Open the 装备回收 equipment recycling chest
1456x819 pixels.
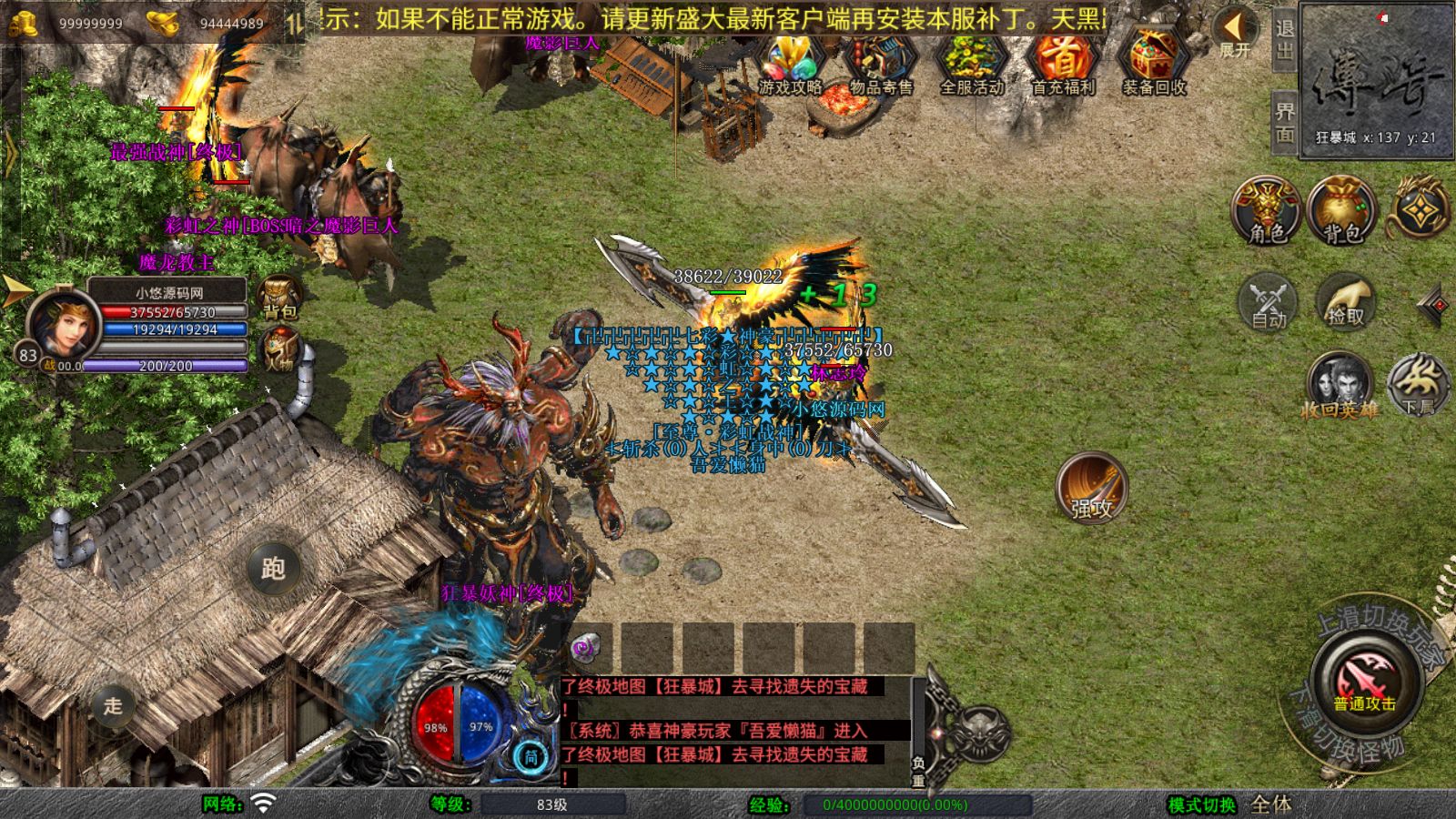click(x=1154, y=62)
